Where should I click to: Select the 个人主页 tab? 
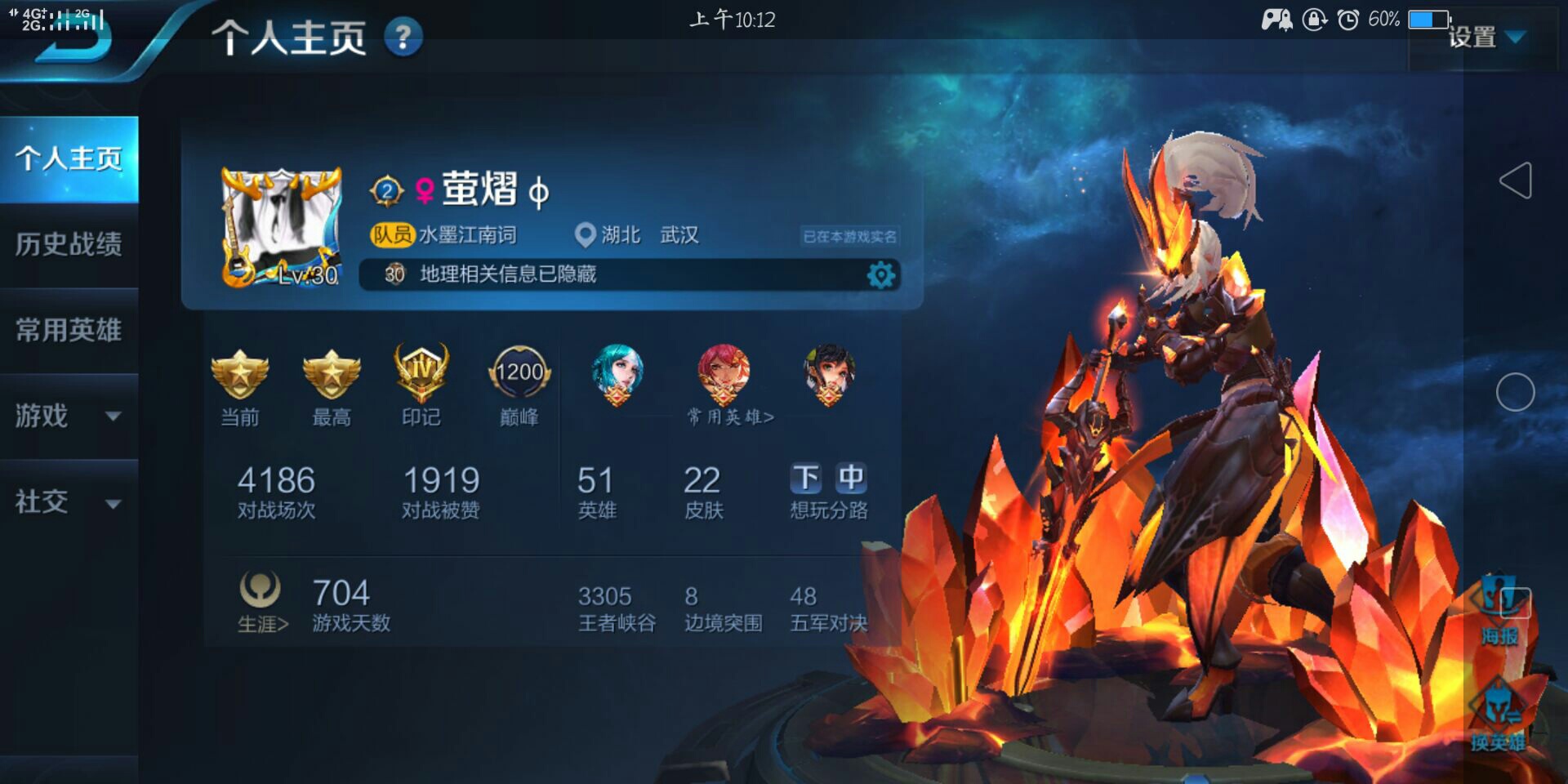69,158
